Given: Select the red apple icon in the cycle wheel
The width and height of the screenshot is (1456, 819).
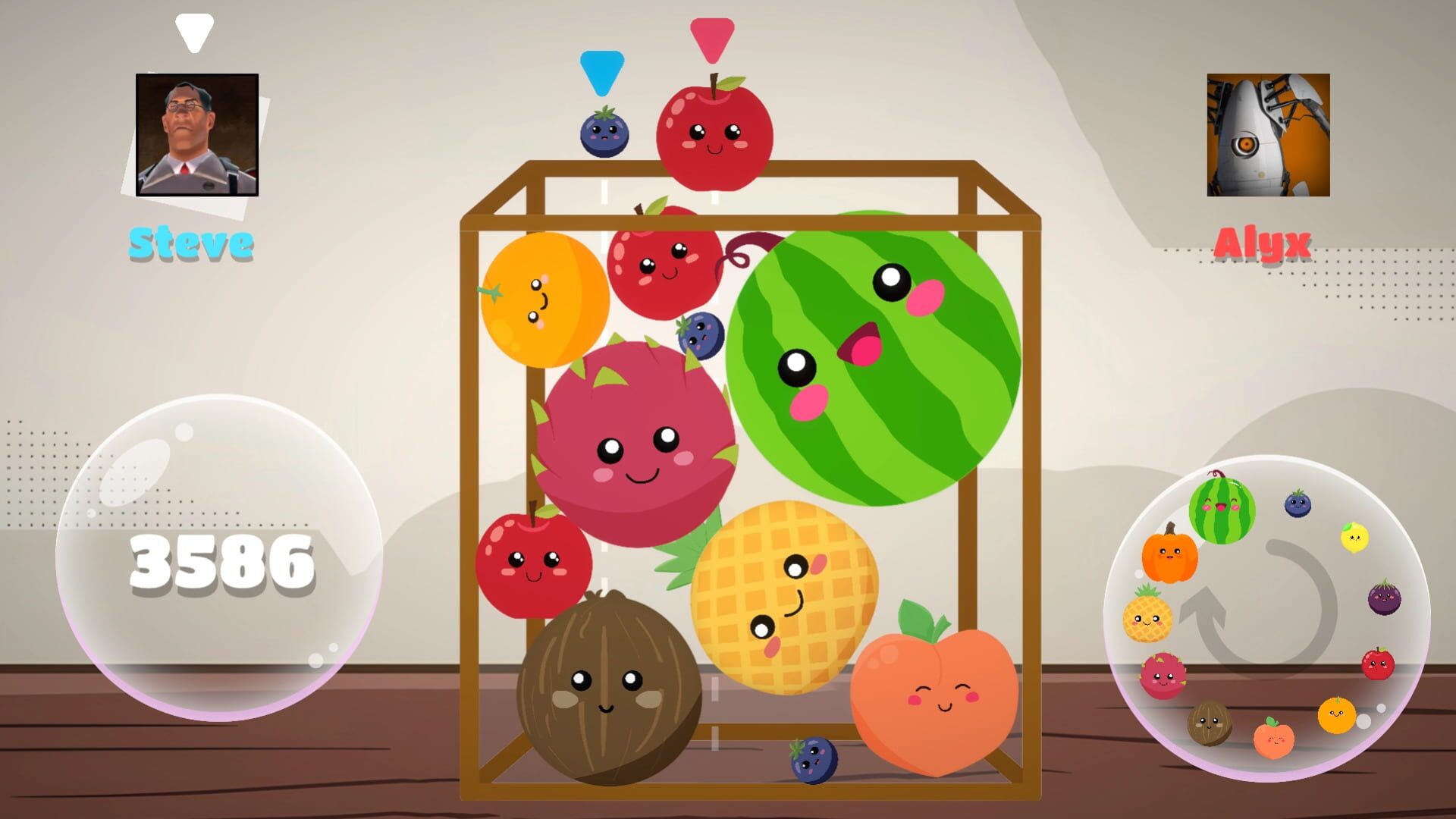Looking at the screenshot, I should 1379,664.
